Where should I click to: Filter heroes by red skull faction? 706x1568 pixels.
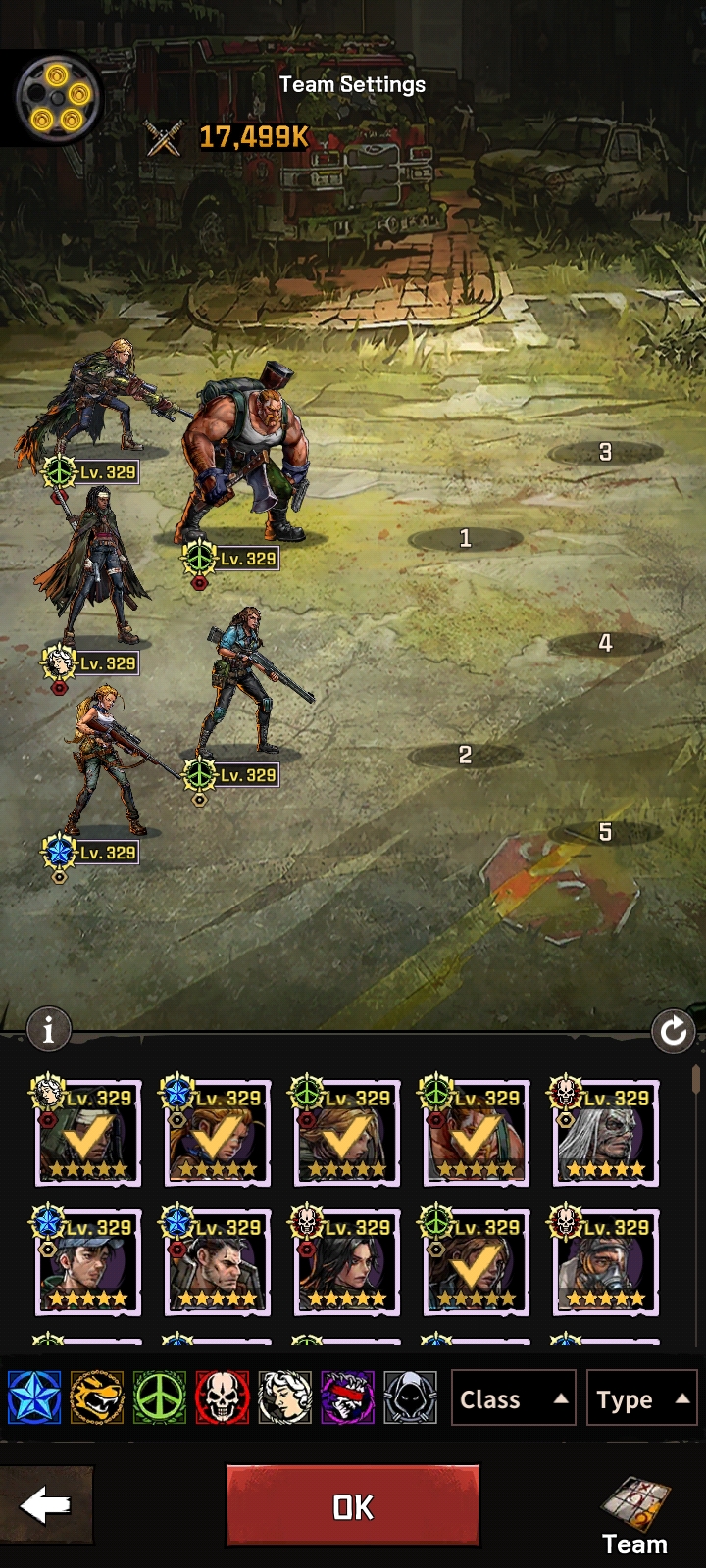(x=223, y=1397)
